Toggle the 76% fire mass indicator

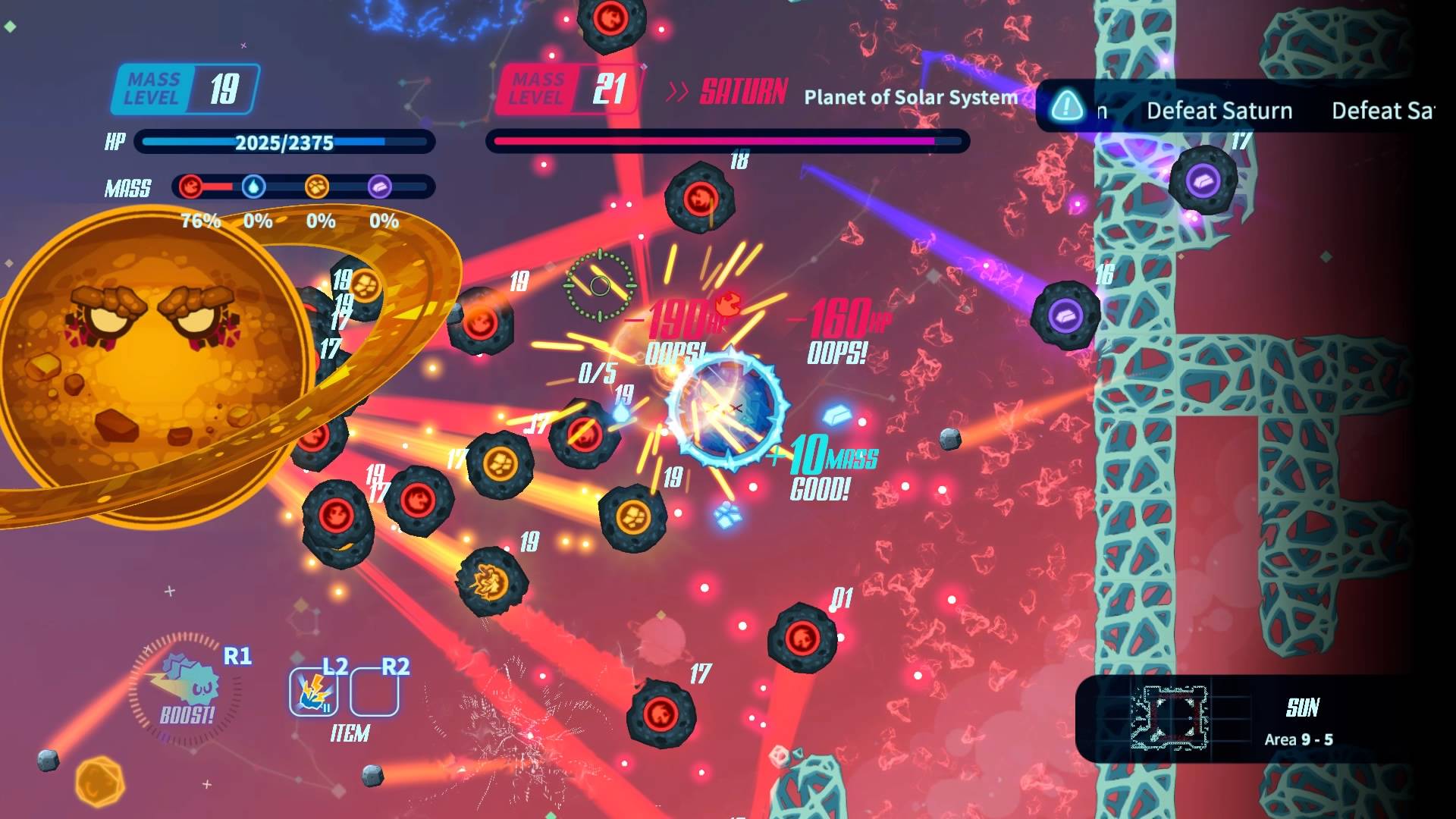(x=199, y=221)
